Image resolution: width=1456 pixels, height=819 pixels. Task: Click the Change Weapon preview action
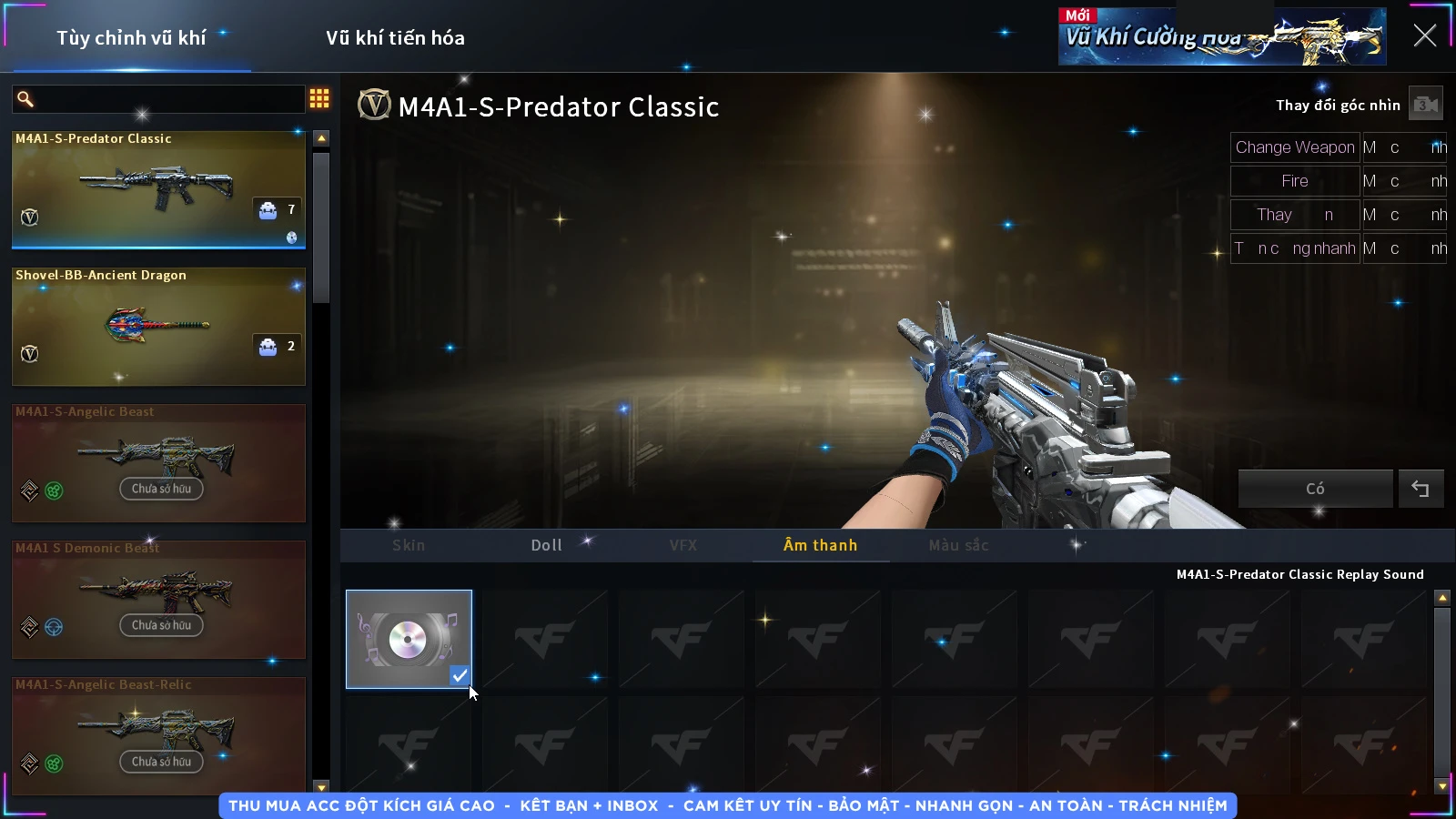point(1295,147)
